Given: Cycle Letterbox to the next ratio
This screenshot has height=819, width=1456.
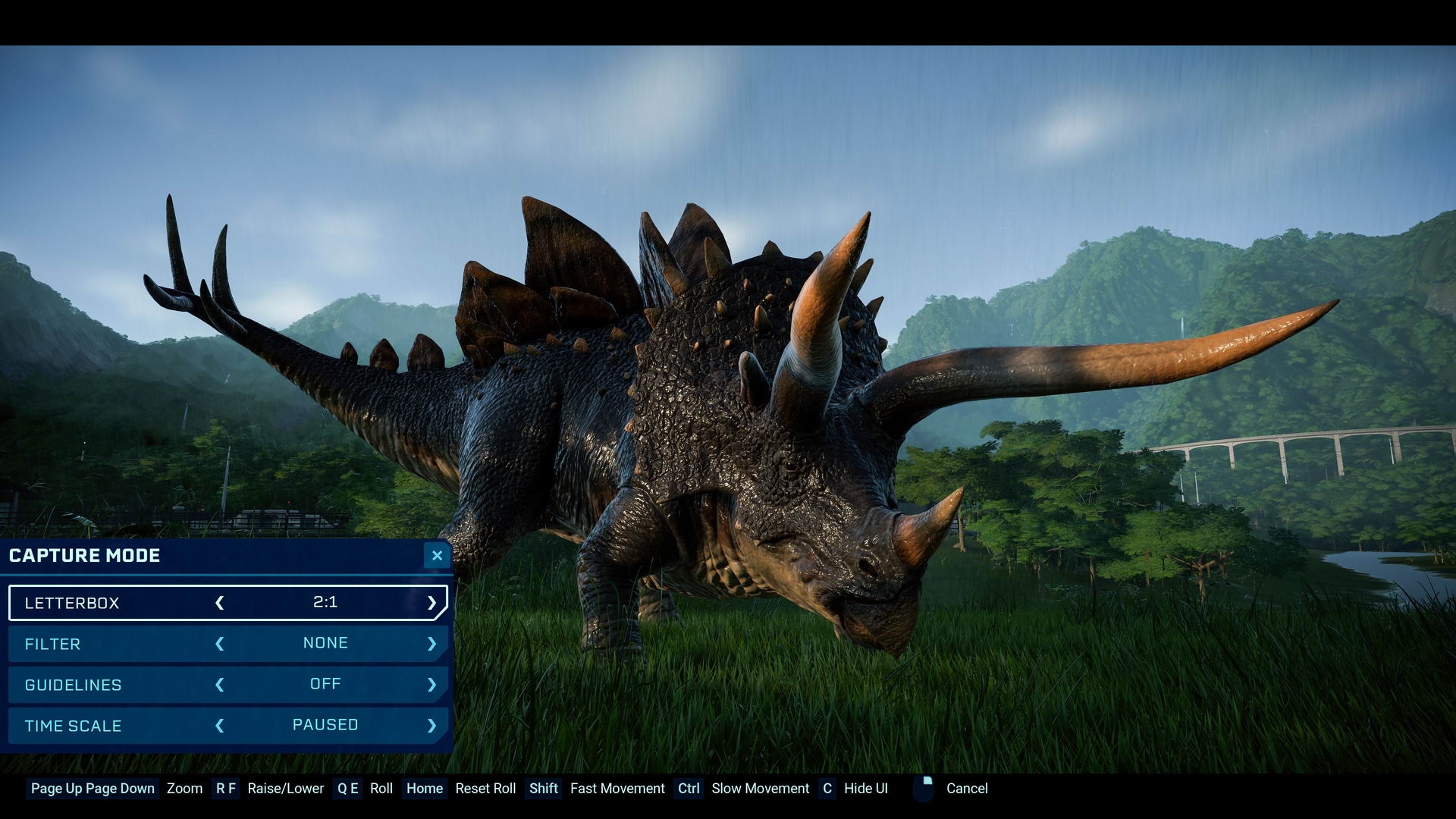Looking at the screenshot, I should point(431,603).
